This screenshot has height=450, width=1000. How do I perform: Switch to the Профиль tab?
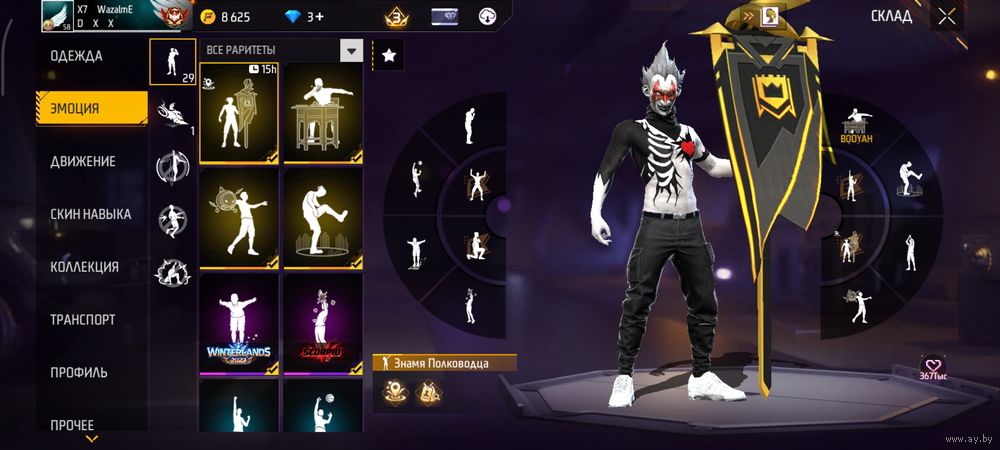click(x=79, y=372)
